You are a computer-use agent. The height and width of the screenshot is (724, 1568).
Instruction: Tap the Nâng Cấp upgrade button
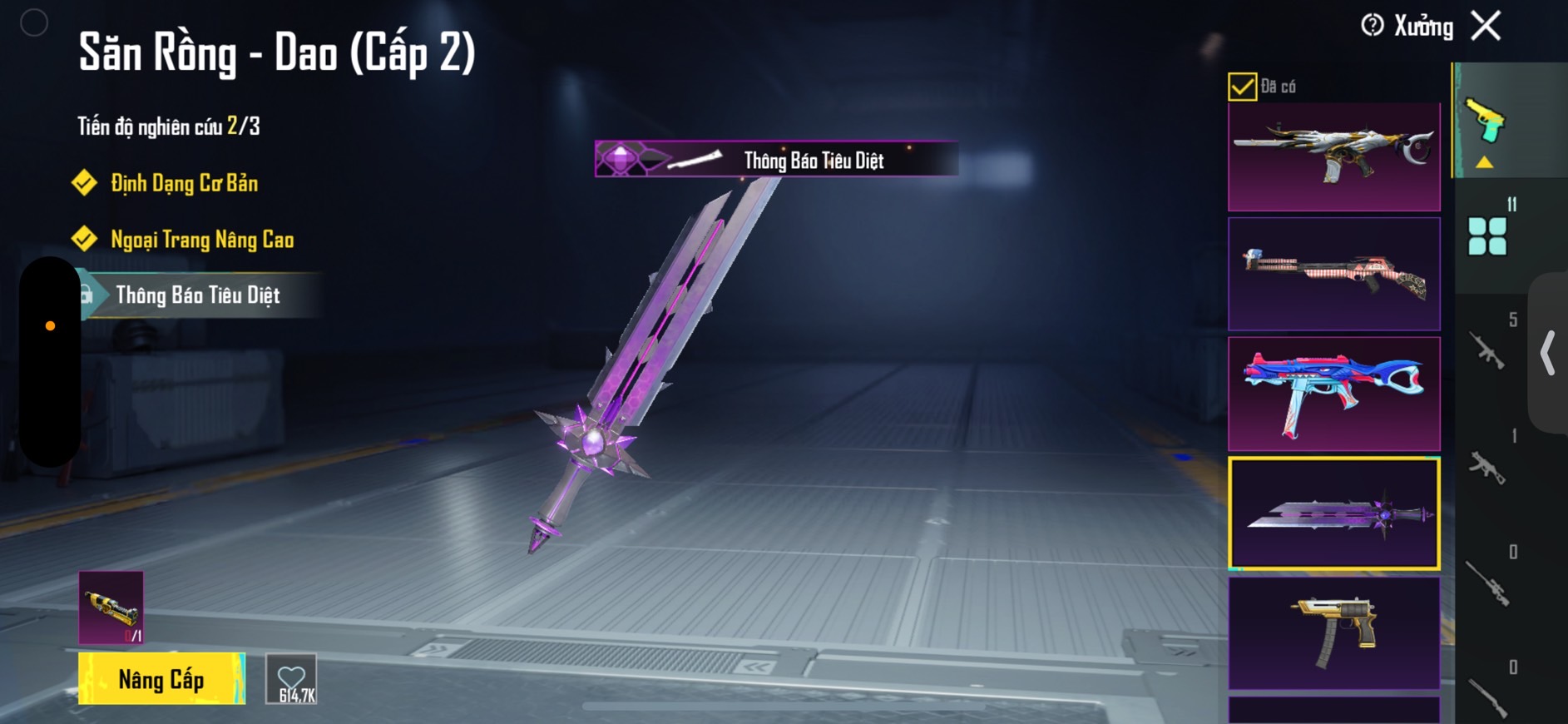click(161, 679)
